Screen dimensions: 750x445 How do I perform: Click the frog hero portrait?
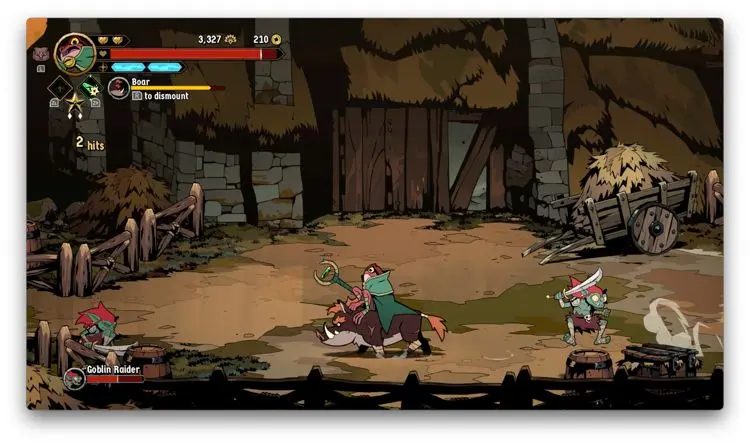coord(75,53)
